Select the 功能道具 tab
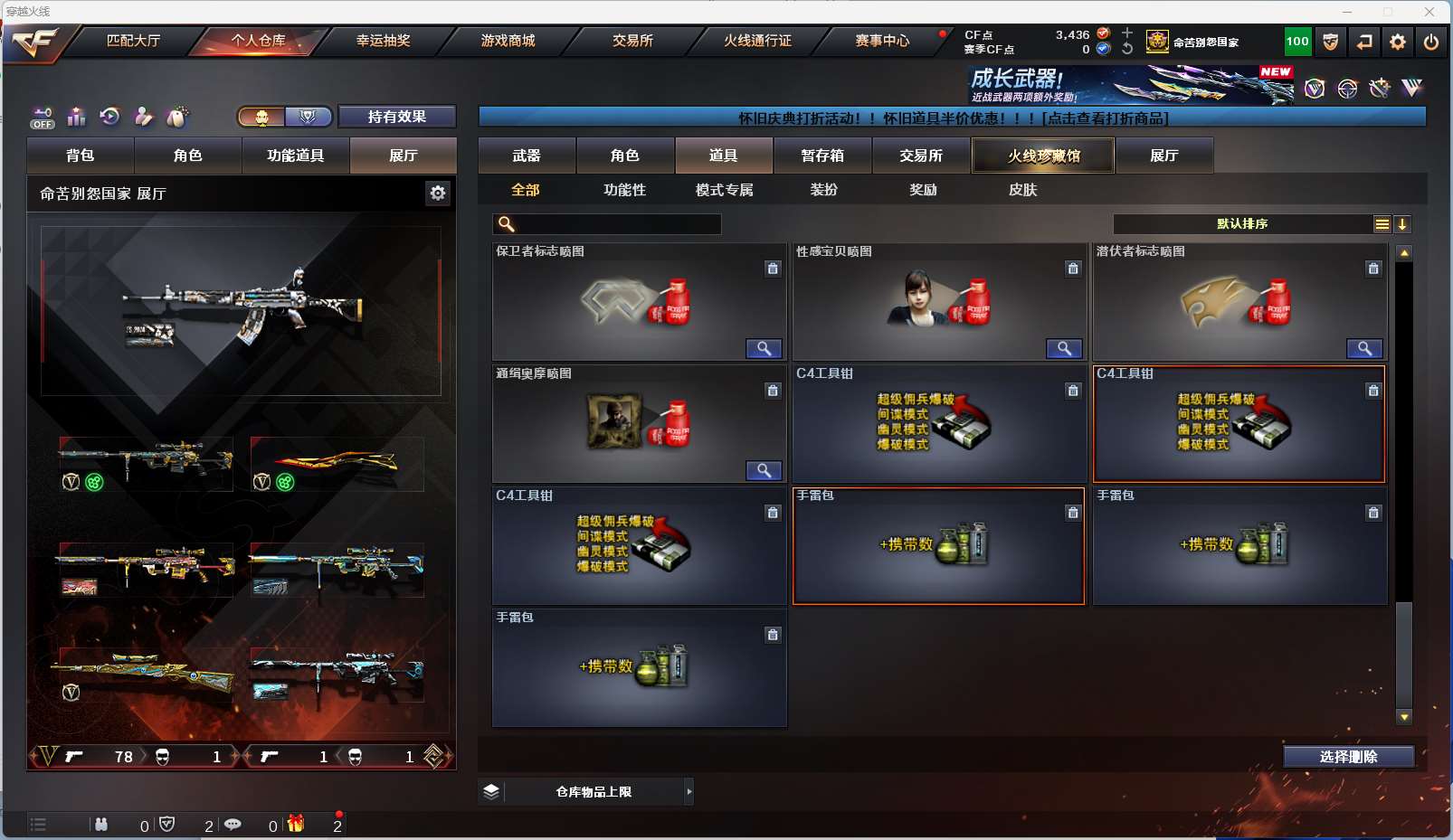The height and width of the screenshot is (840, 1453). [x=295, y=156]
